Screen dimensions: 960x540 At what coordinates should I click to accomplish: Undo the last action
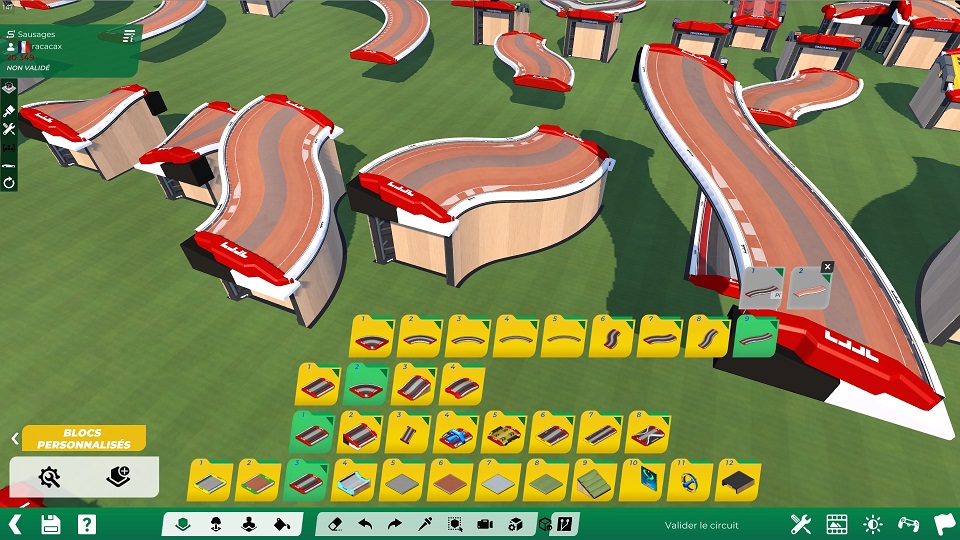coord(366,523)
